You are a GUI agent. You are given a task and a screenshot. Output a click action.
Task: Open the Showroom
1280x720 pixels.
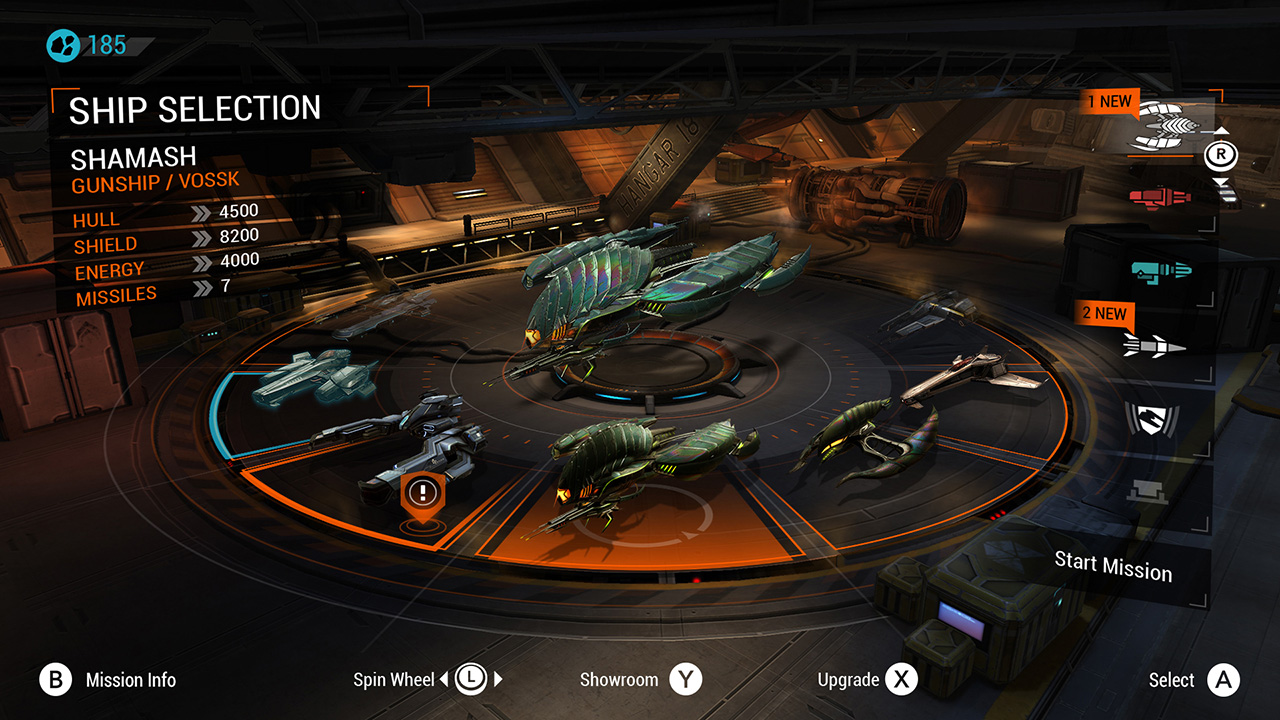(685, 679)
